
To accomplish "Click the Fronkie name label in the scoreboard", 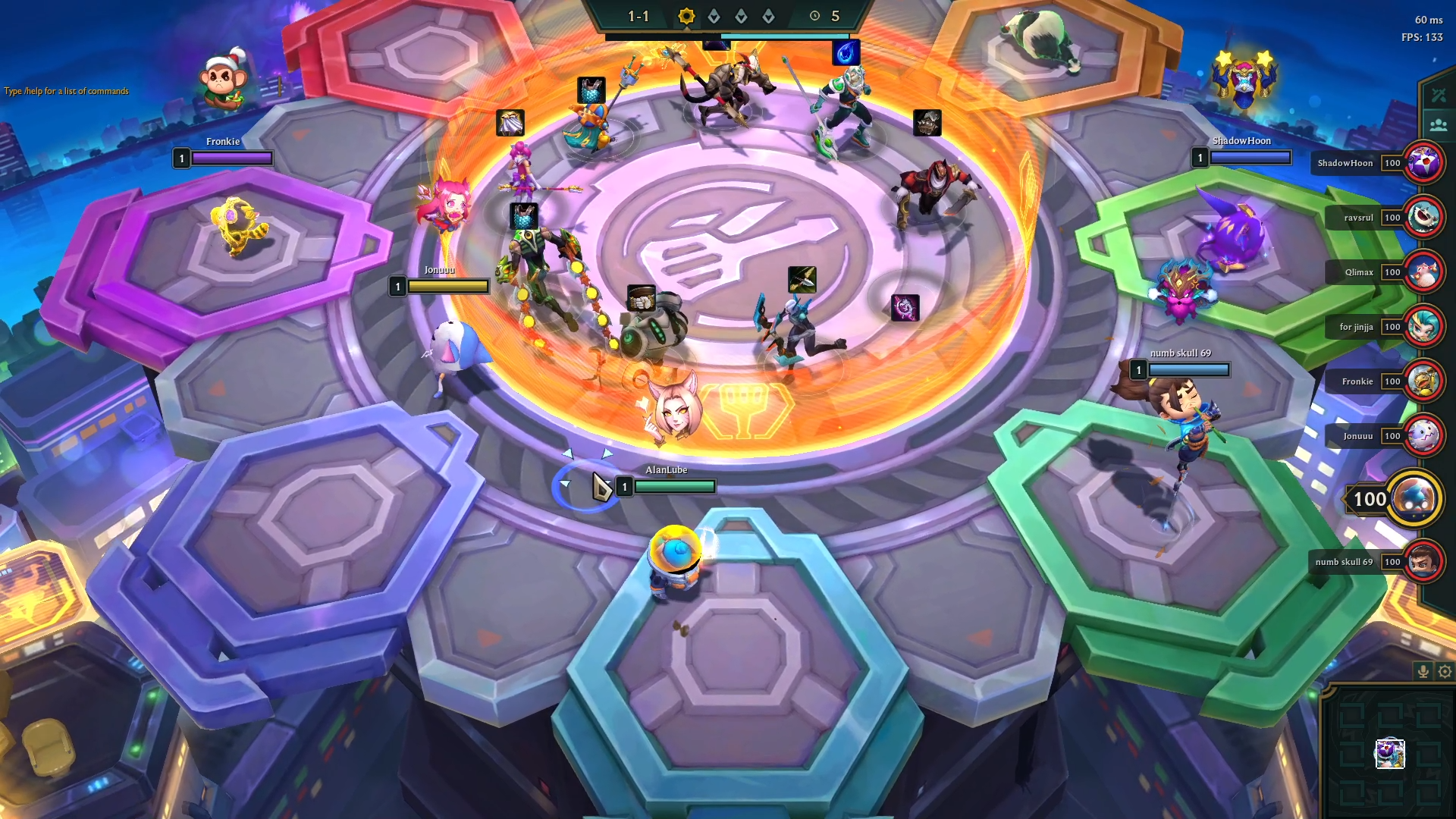I will (x=1358, y=381).
